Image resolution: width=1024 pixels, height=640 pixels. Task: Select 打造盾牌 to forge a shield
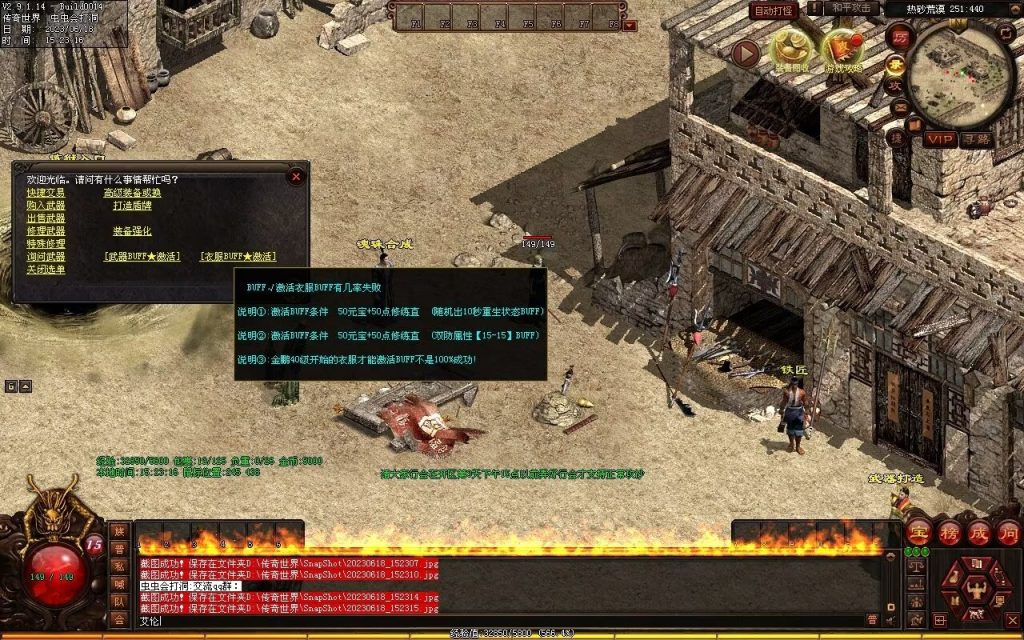(x=132, y=206)
